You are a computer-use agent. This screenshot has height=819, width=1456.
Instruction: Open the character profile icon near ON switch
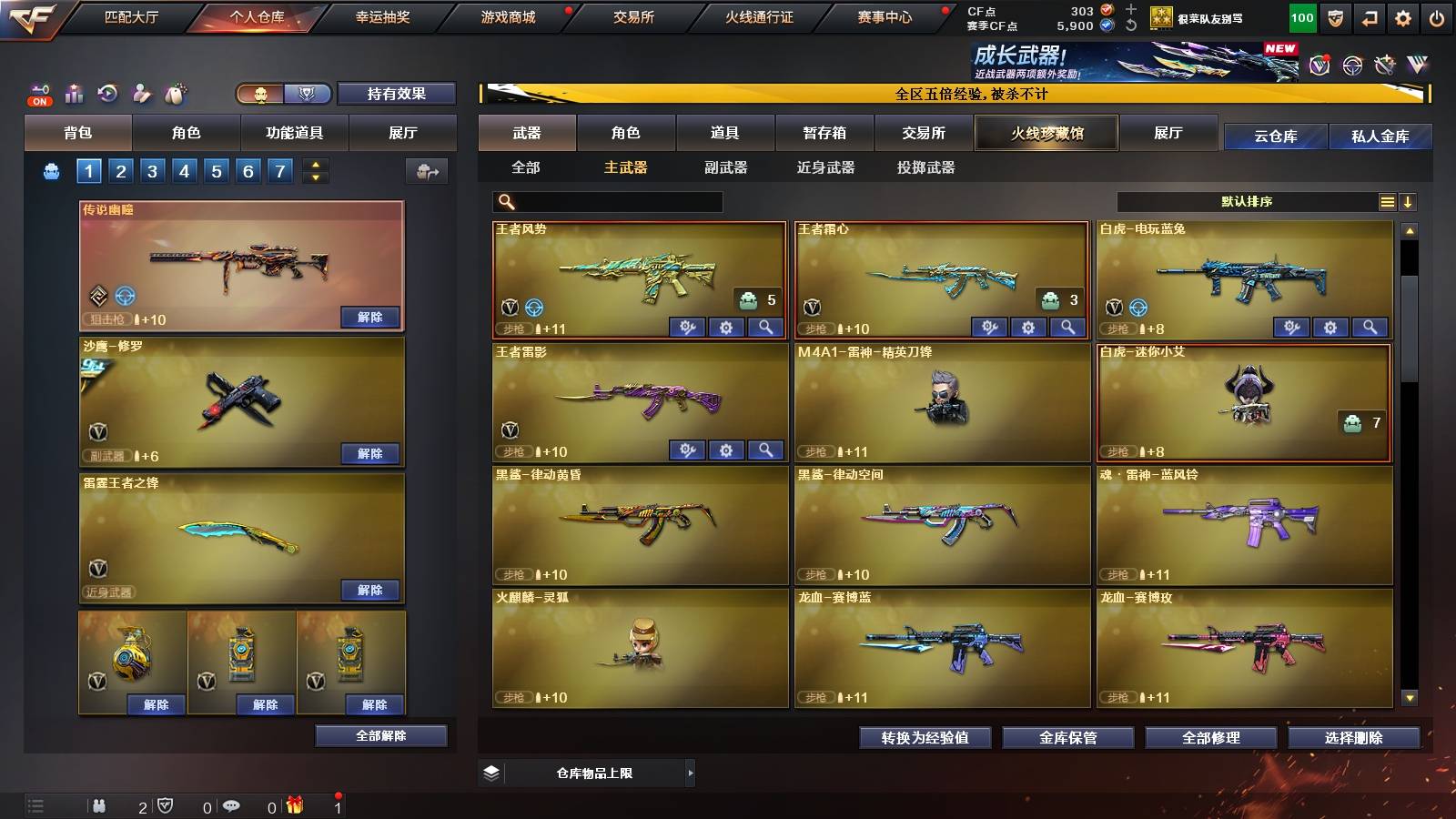(139, 94)
